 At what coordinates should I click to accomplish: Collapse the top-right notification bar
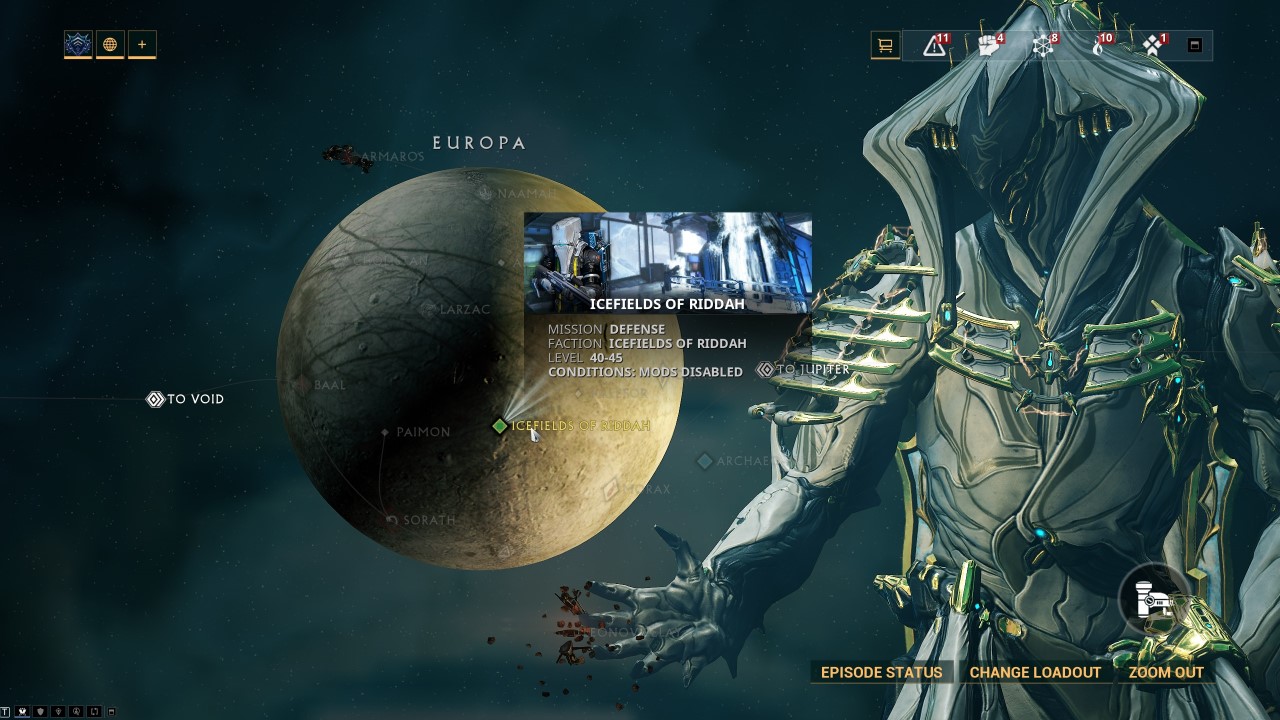point(1193,45)
